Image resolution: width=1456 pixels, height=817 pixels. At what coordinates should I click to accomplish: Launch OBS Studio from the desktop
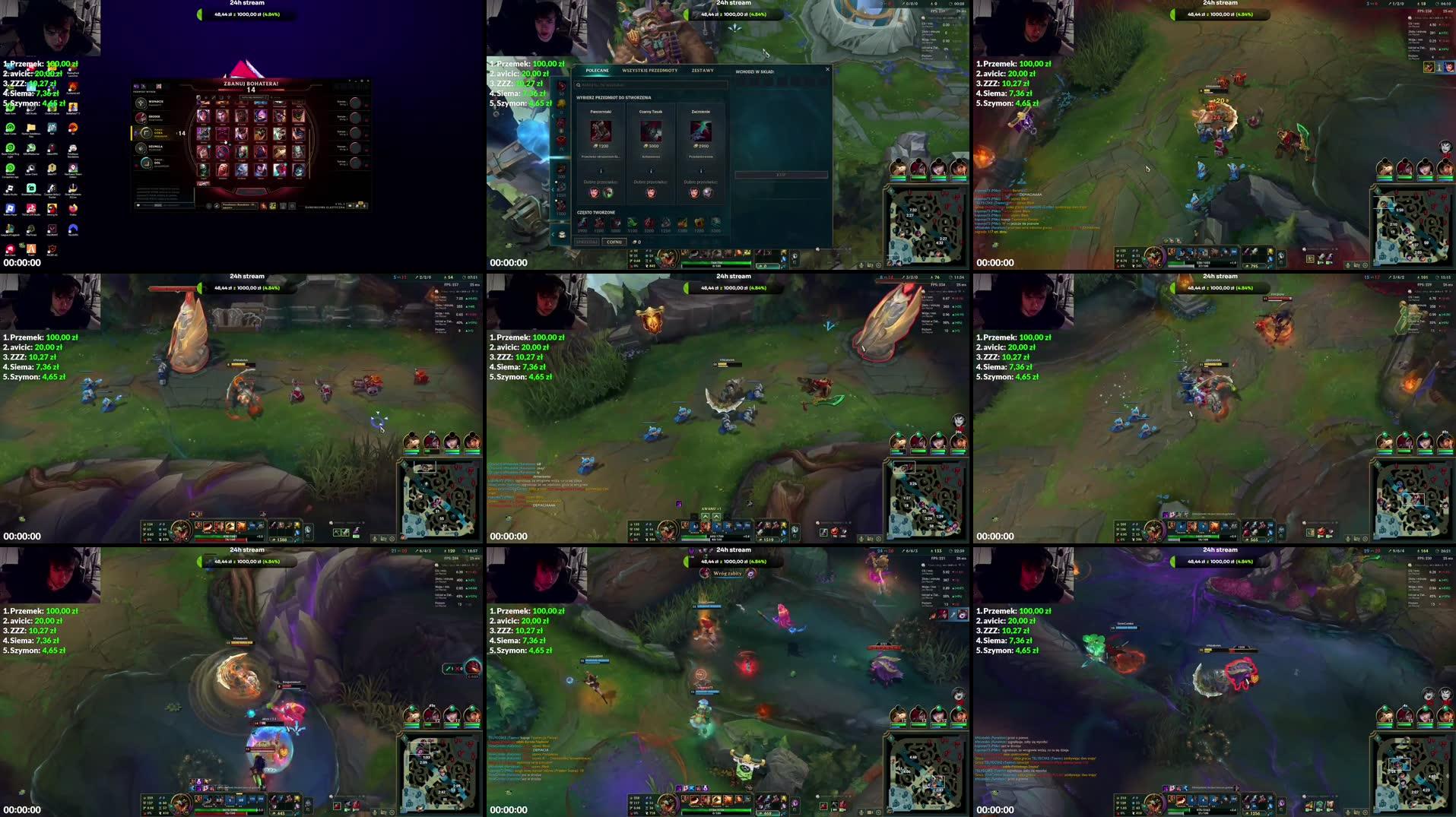[30, 108]
